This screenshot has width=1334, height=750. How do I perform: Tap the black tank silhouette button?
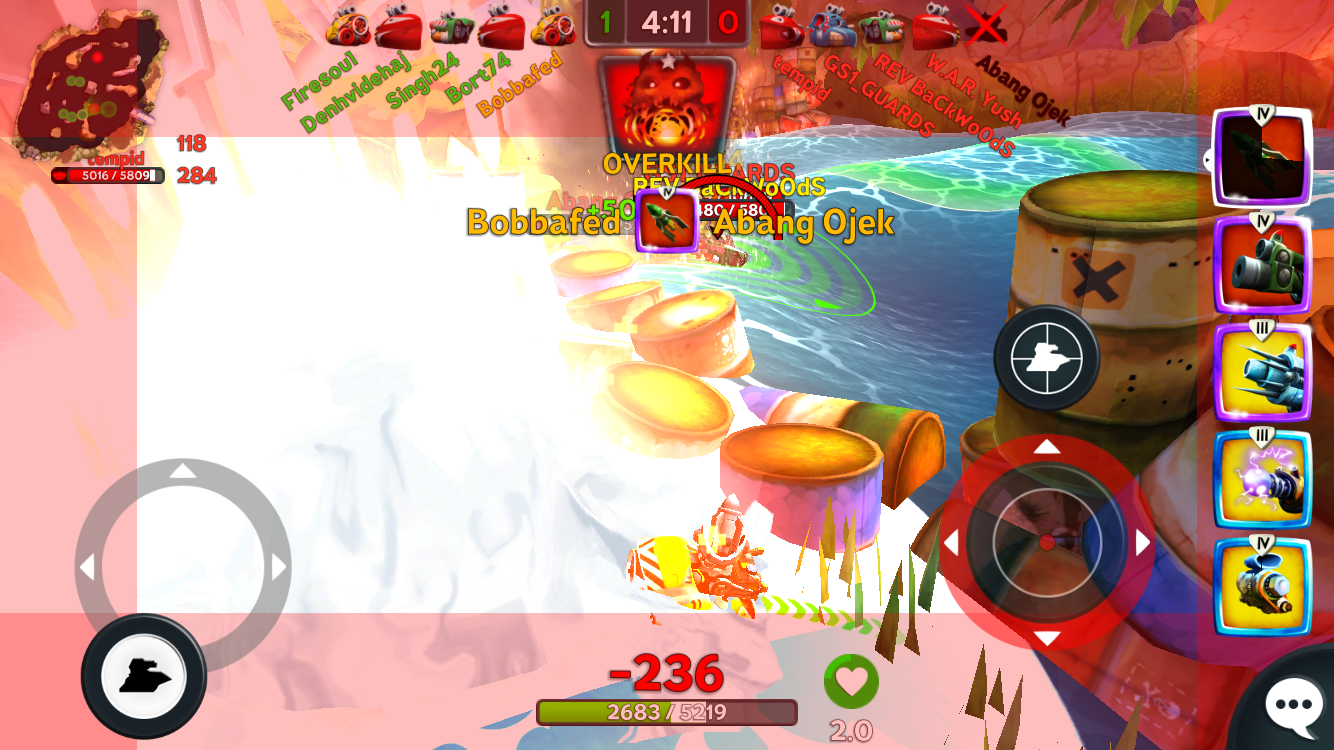144,677
